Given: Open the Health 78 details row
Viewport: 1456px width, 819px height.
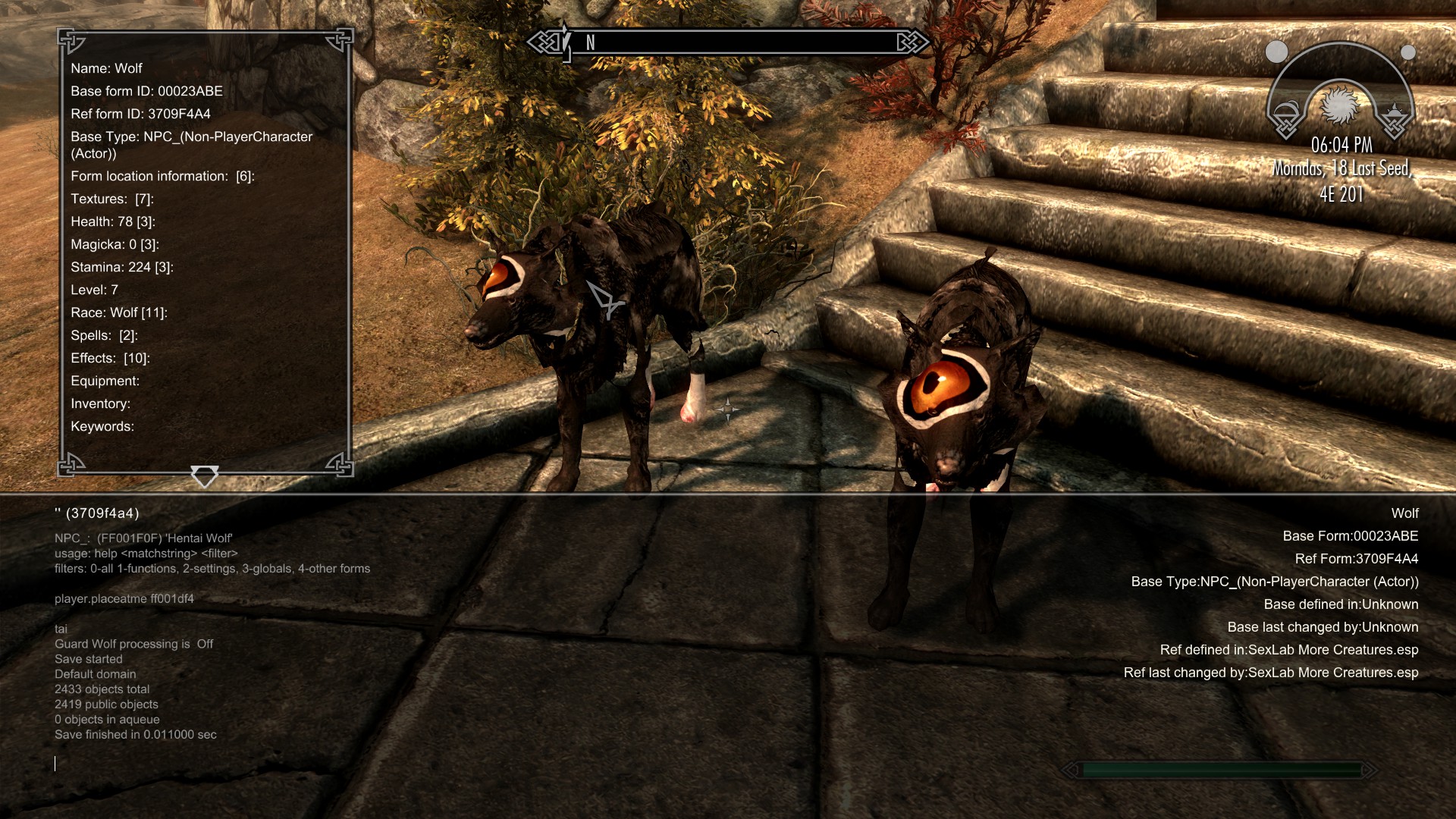Looking at the screenshot, I should tap(113, 221).
